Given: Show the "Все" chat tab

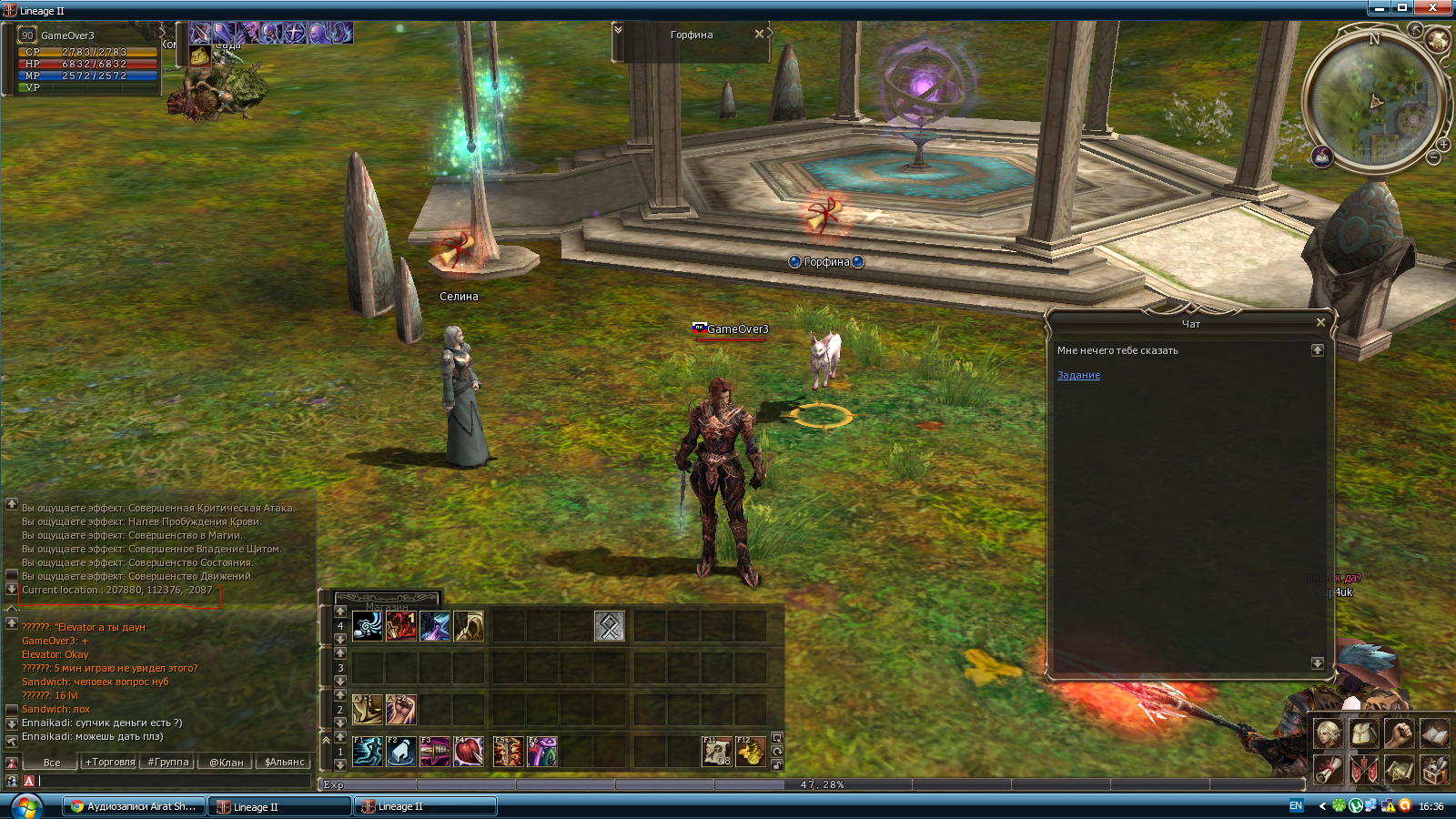Looking at the screenshot, I should click(52, 762).
